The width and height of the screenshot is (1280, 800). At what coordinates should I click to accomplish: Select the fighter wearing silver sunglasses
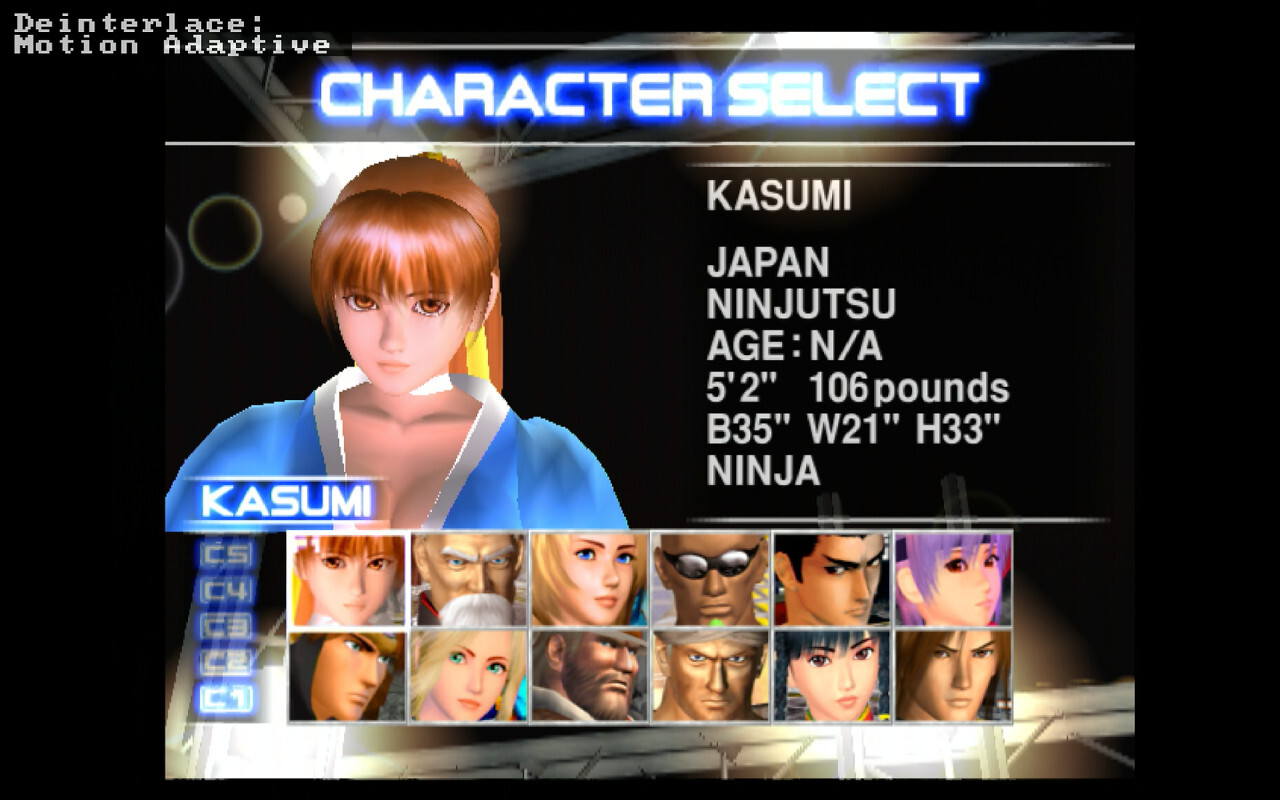[711, 580]
